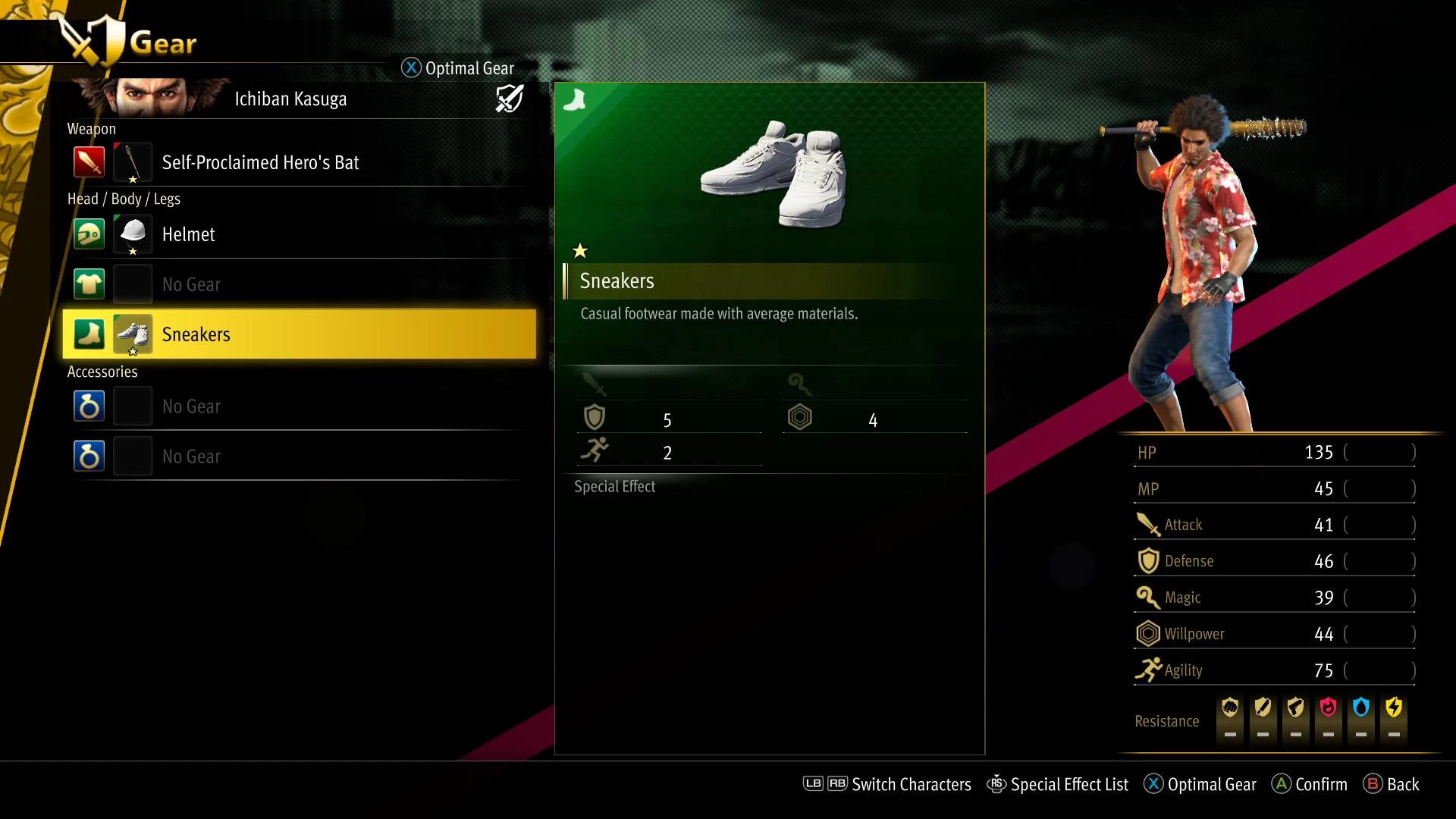Click the Sneakers item preview image
Screen dimensions: 1456x819
point(773,174)
